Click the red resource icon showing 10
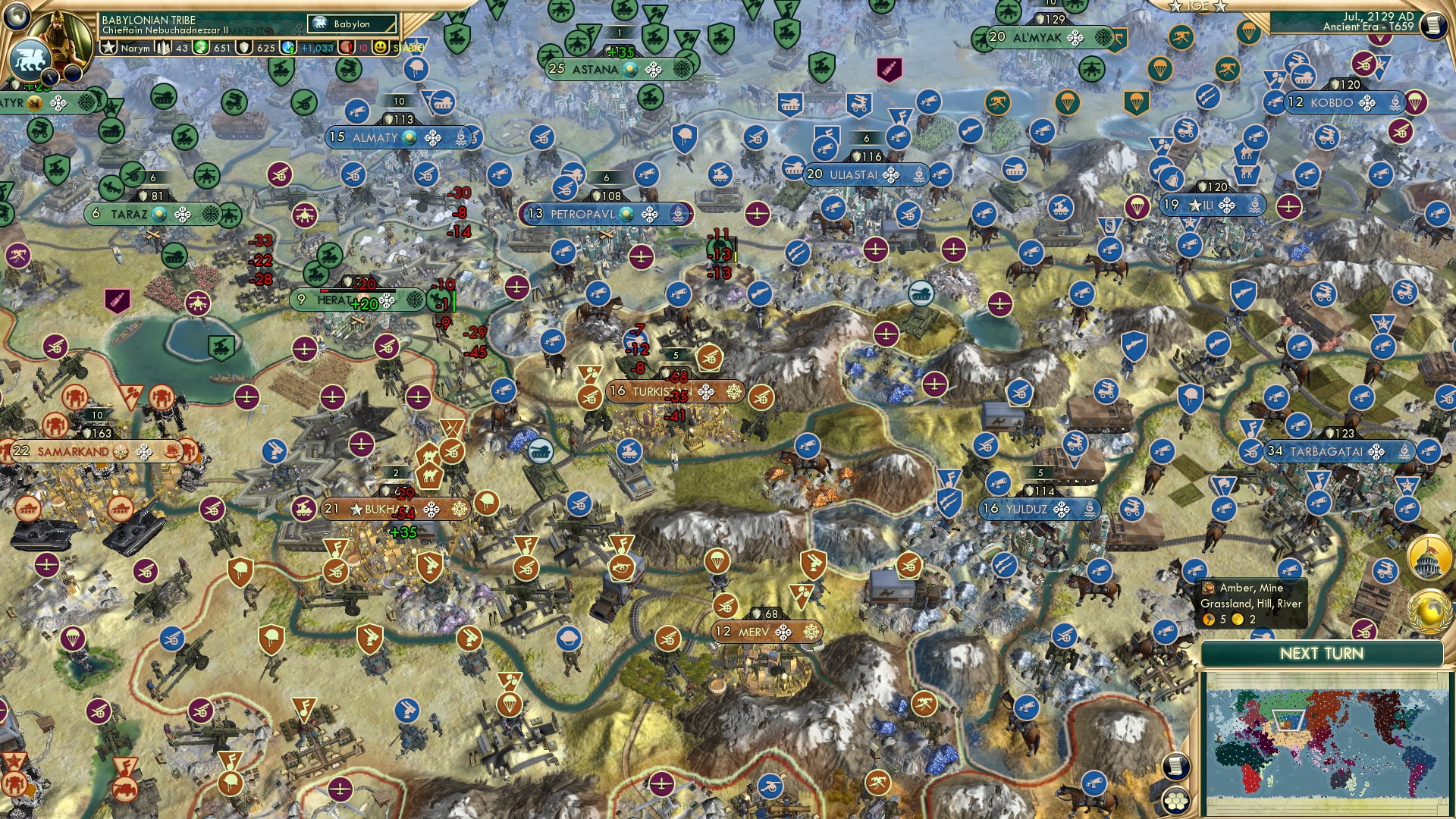The height and width of the screenshot is (819, 1456). click(346, 46)
